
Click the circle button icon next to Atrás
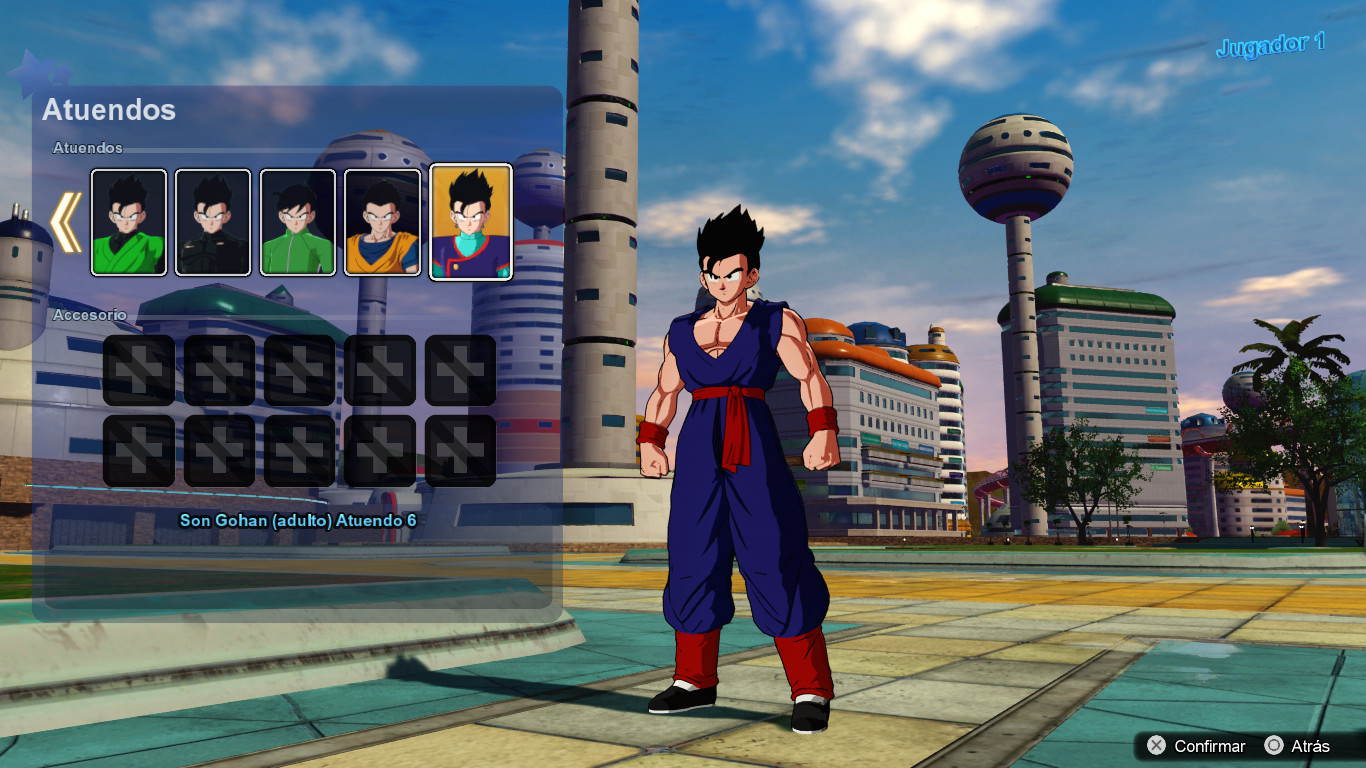click(x=1275, y=746)
